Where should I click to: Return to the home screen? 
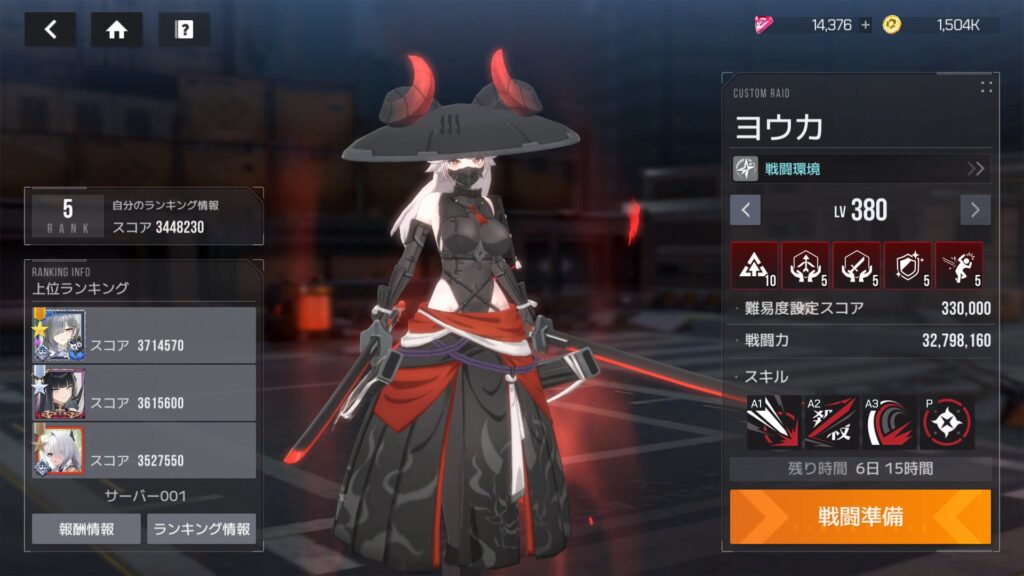[x=117, y=29]
